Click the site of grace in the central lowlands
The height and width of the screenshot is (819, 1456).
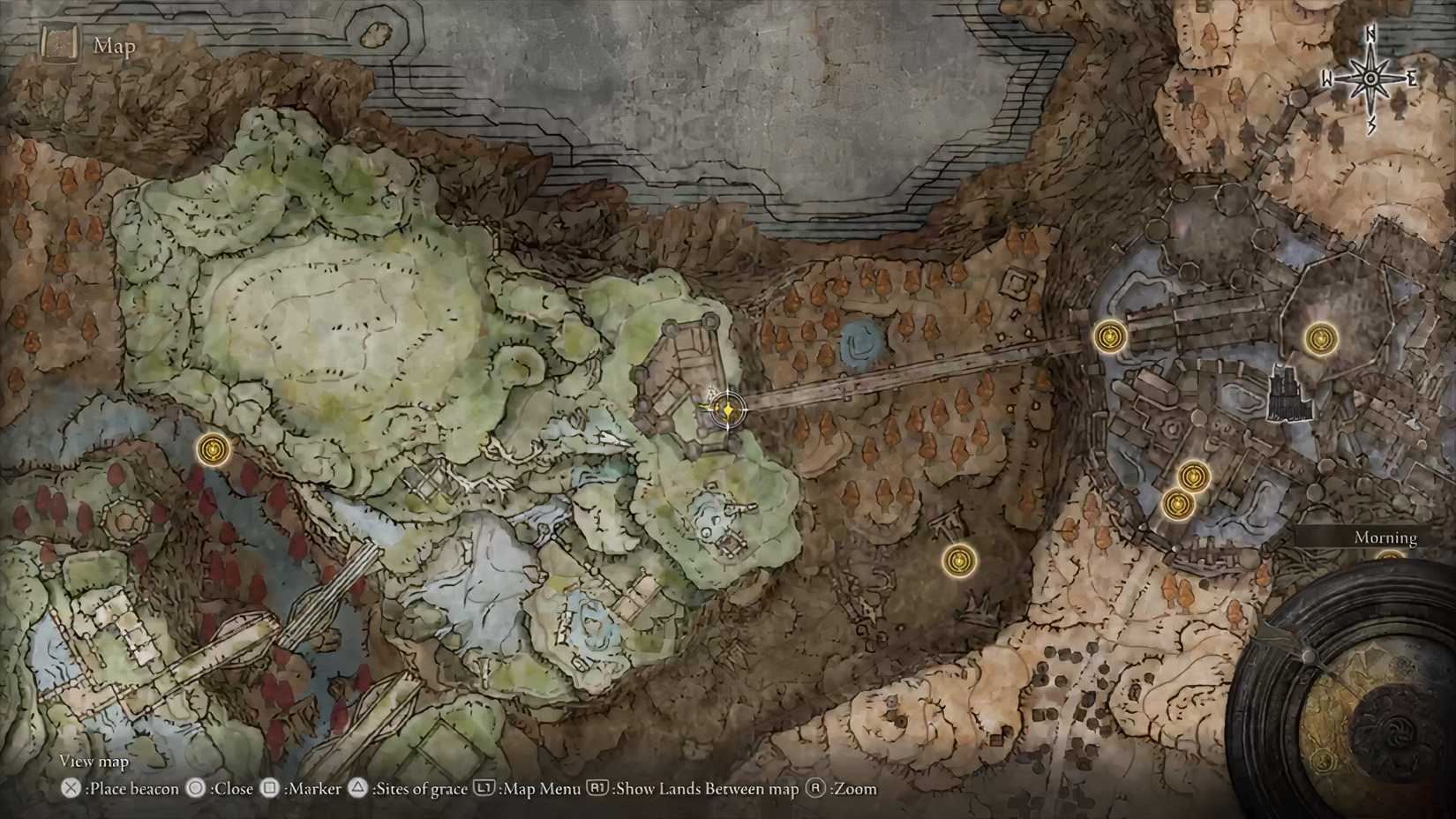pyautogui.click(x=958, y=560)
